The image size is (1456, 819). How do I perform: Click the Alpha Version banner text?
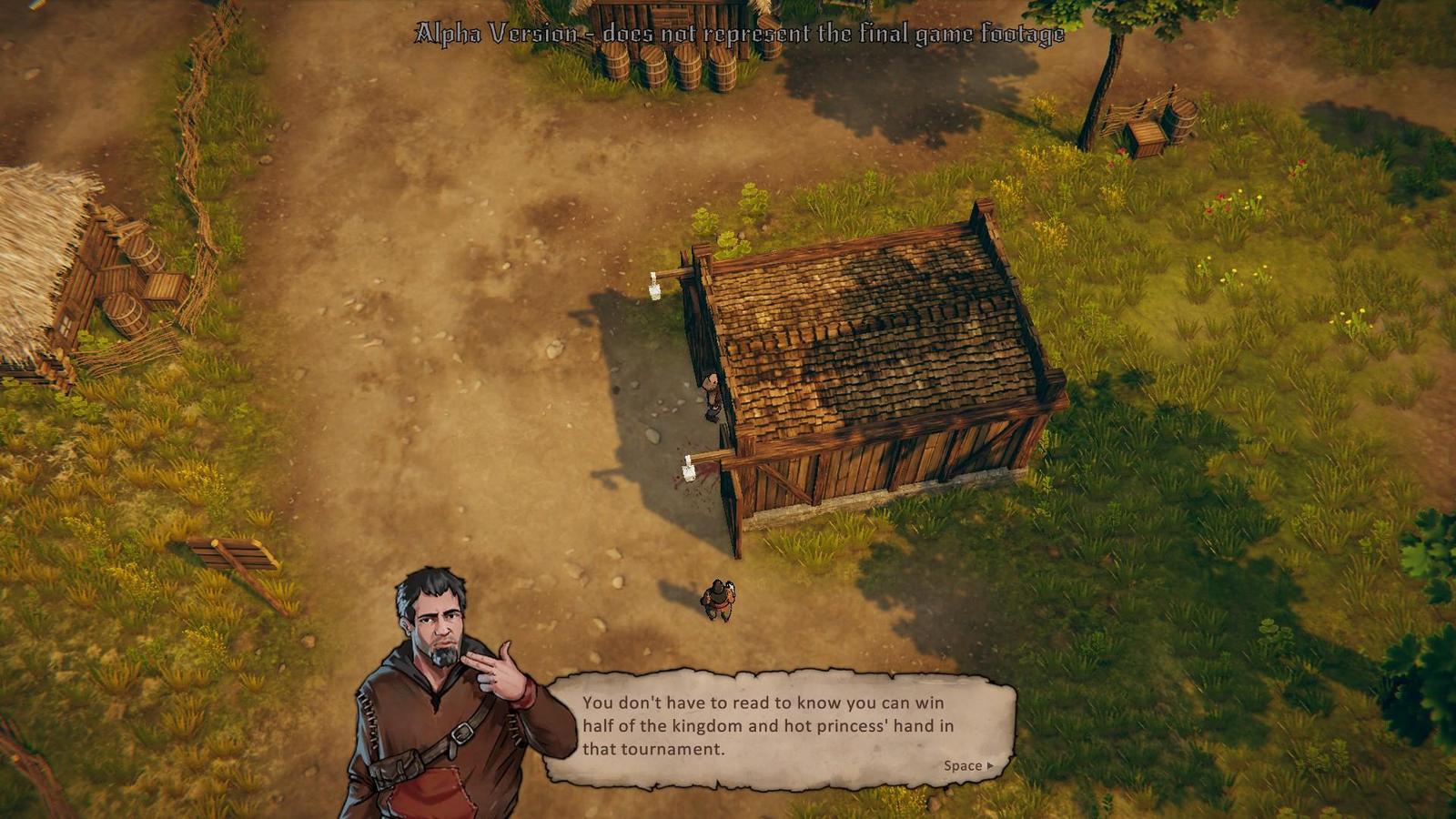click(x=739, y=35)
